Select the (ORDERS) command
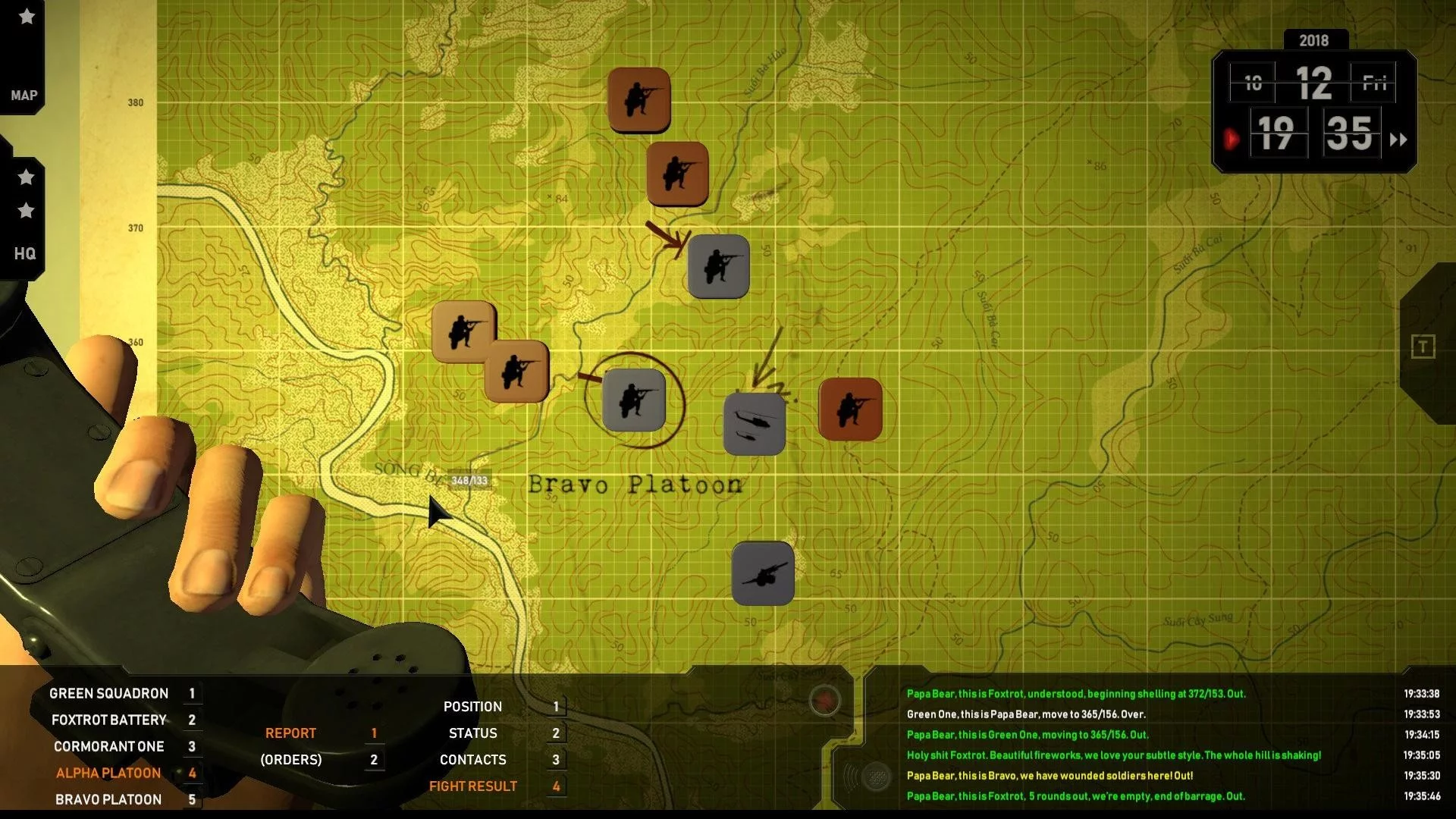 pyautogui.click(x=290, y=760)
